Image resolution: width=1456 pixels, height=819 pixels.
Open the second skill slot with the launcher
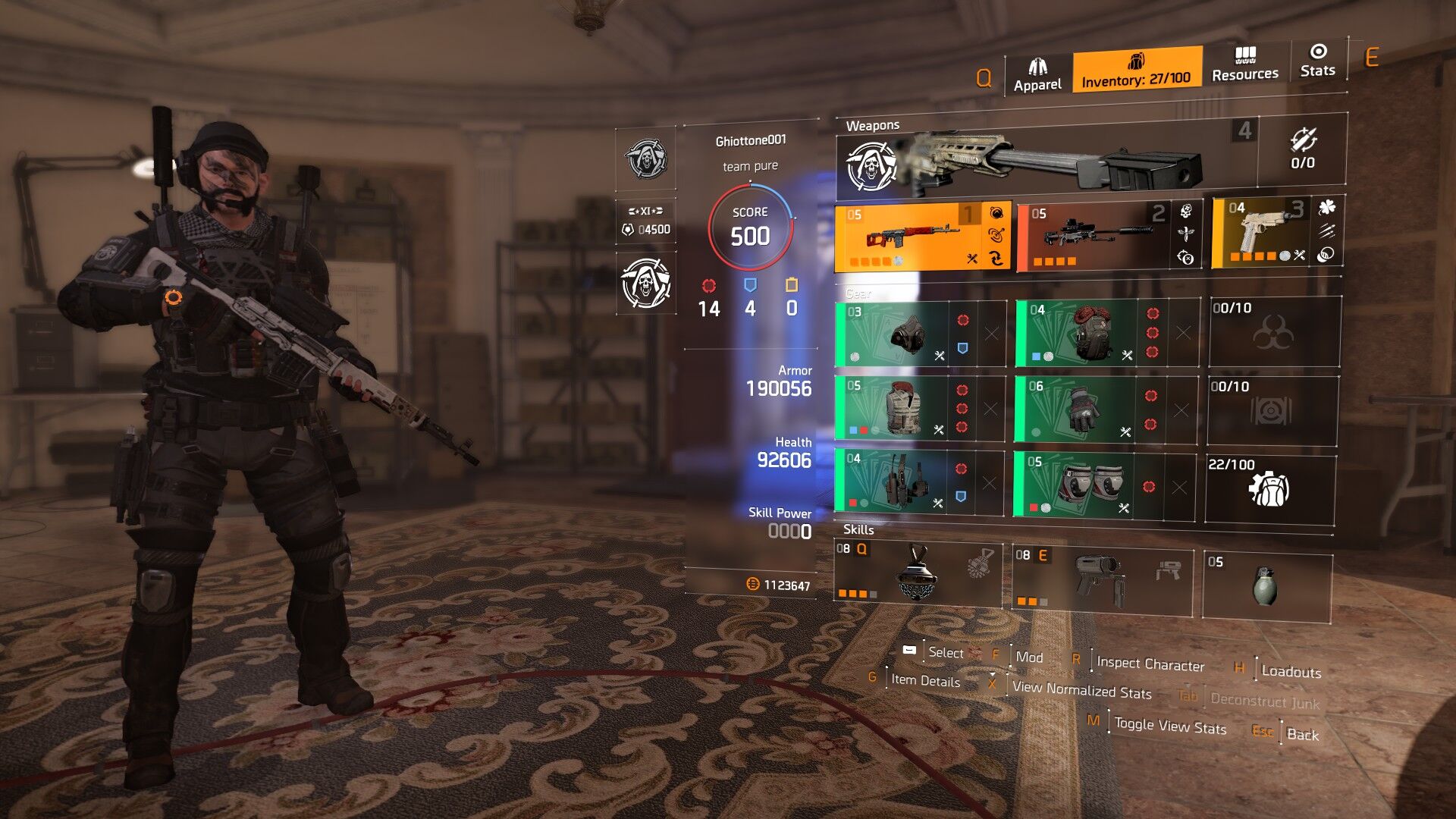coord(1101,580)
